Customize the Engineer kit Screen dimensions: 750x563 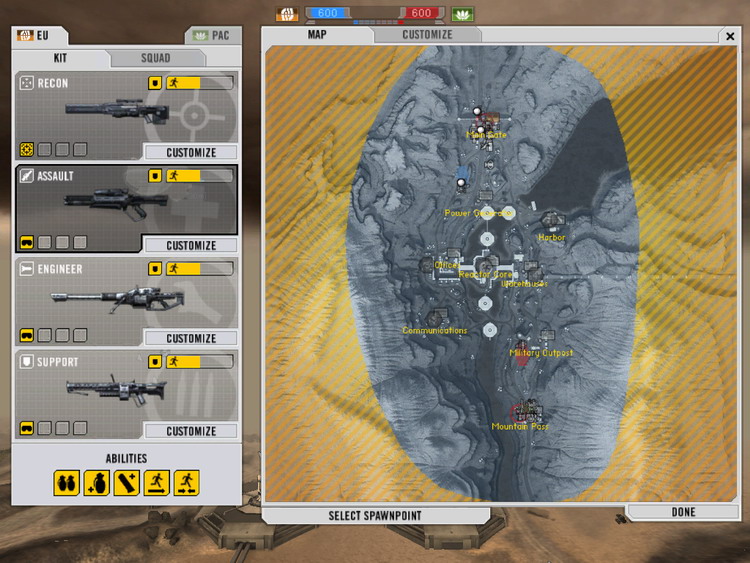(x=191, y=339)
